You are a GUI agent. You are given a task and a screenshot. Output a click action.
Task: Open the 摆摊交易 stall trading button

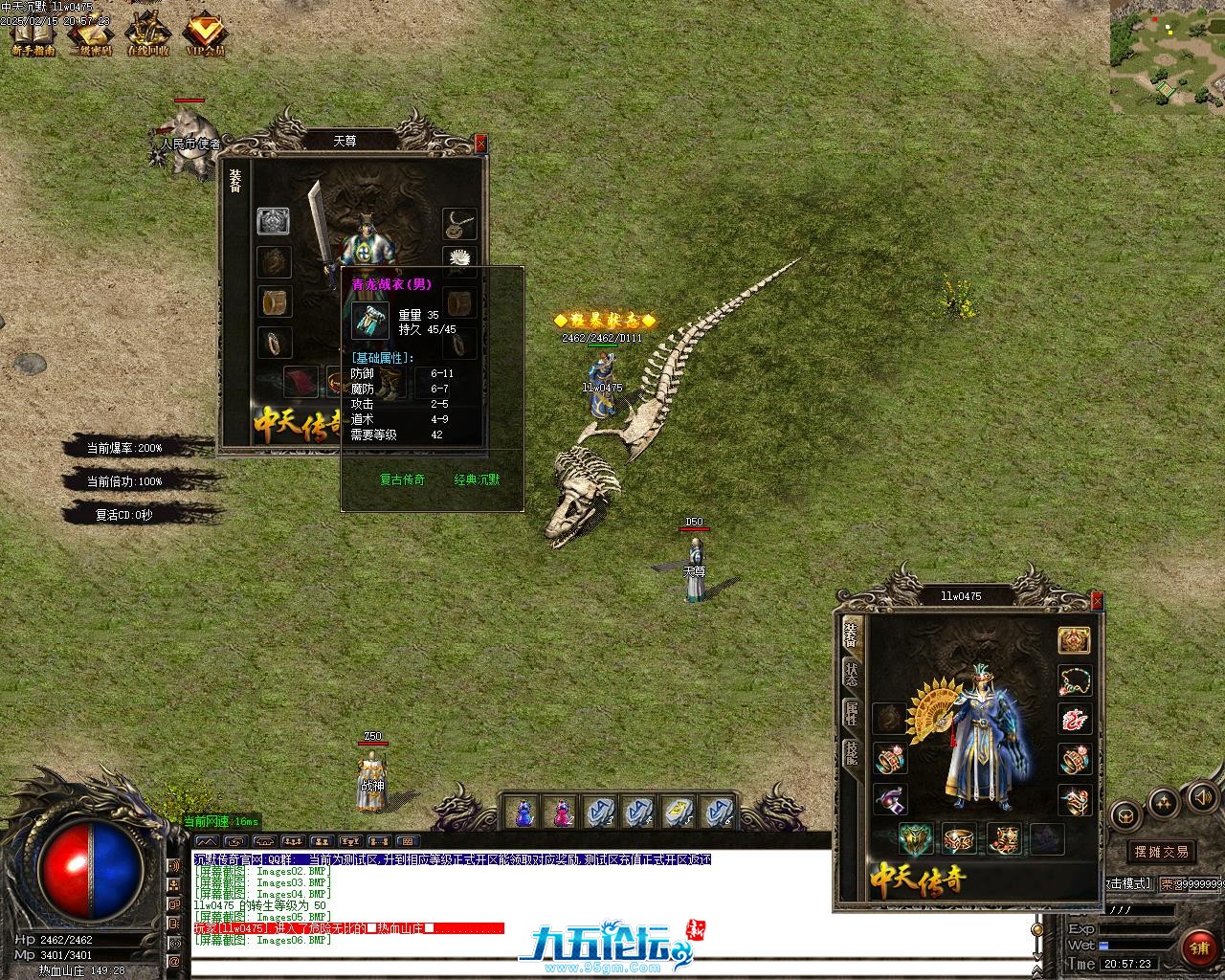coord(1161,851)
